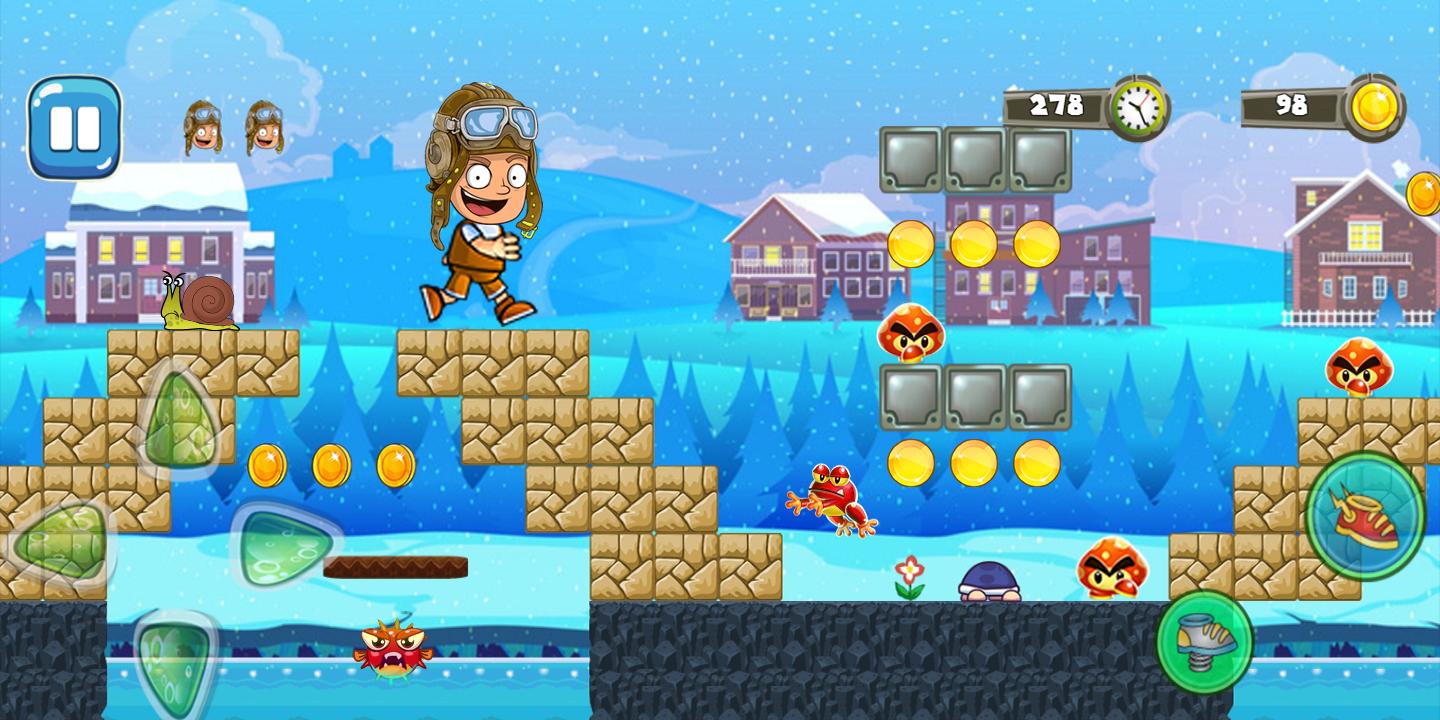The image size is (1440, 720).
Task: Activate the red sneaker action button
Action: (1365, 515)
